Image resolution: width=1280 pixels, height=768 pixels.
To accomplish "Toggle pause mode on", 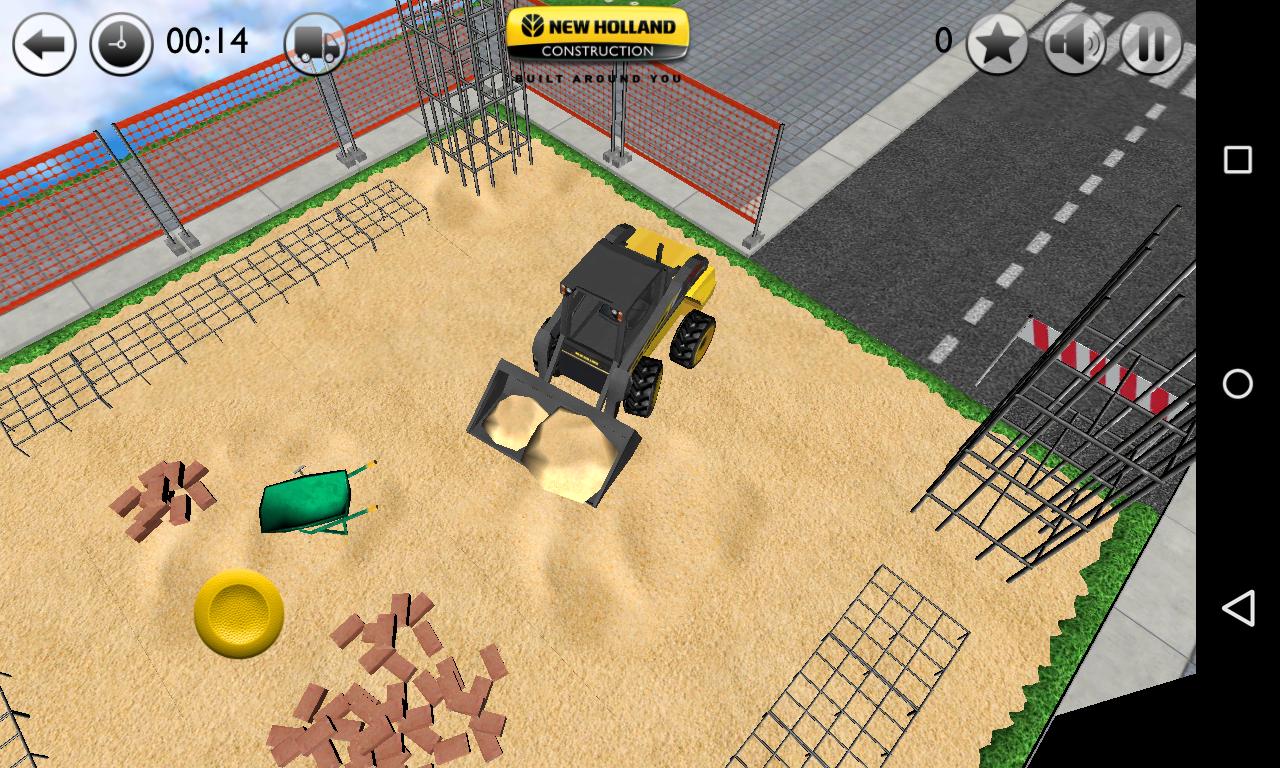I will coord(1148,44).
